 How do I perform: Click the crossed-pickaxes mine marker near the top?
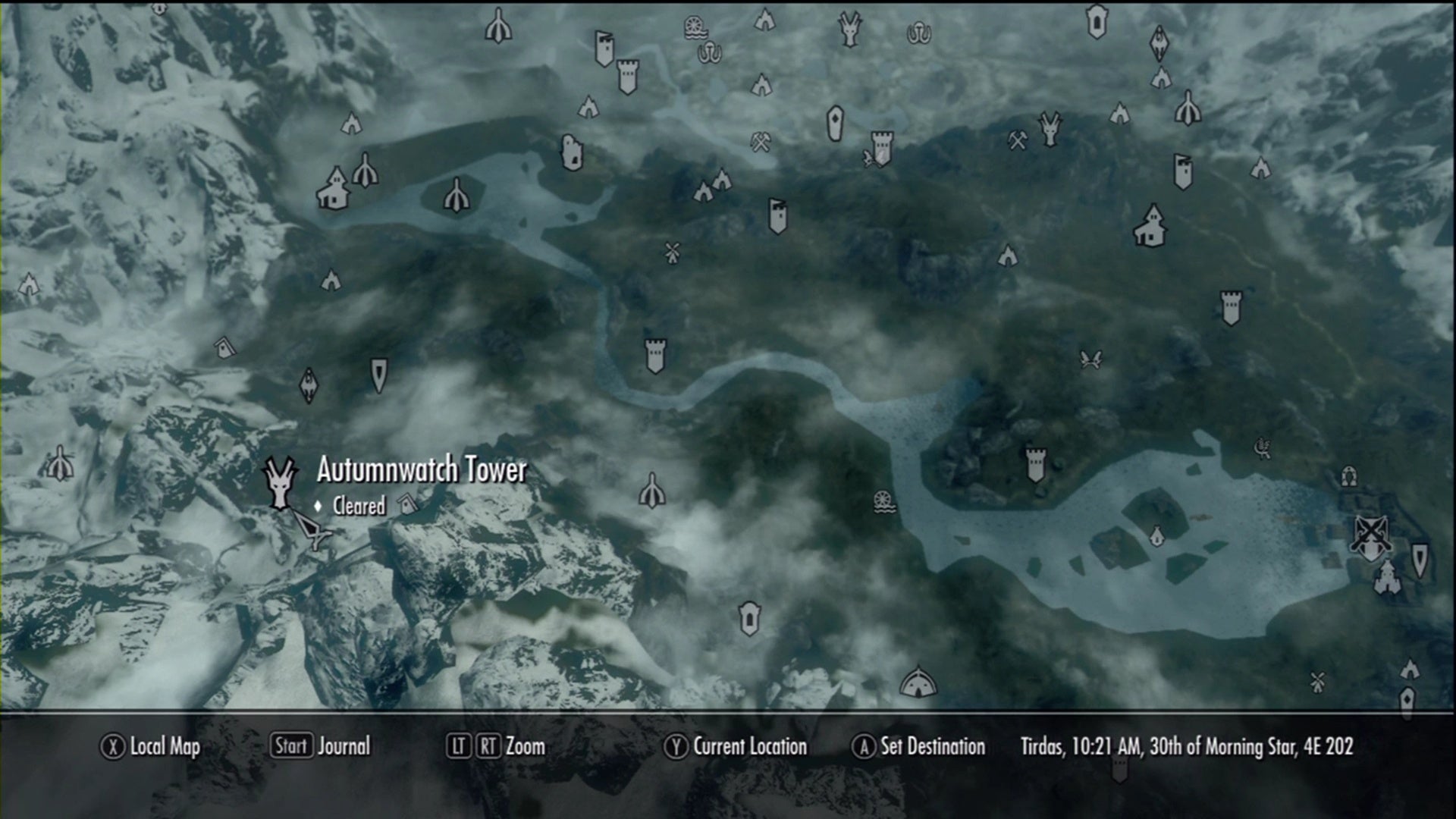[x=761, y=142]
